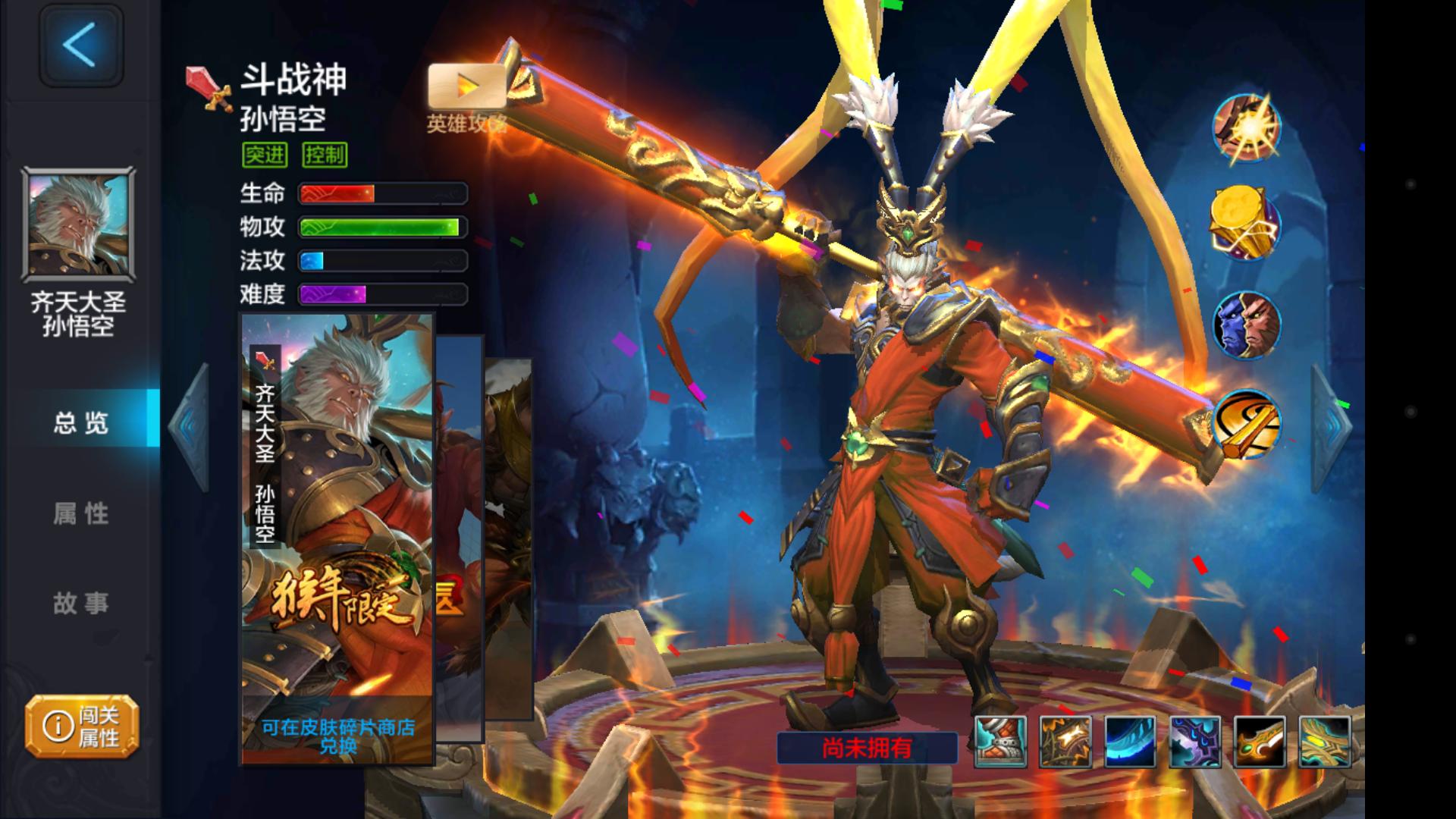View the two-faced clone skill icon
1456x819 pixels.
tap(1246, 325)
